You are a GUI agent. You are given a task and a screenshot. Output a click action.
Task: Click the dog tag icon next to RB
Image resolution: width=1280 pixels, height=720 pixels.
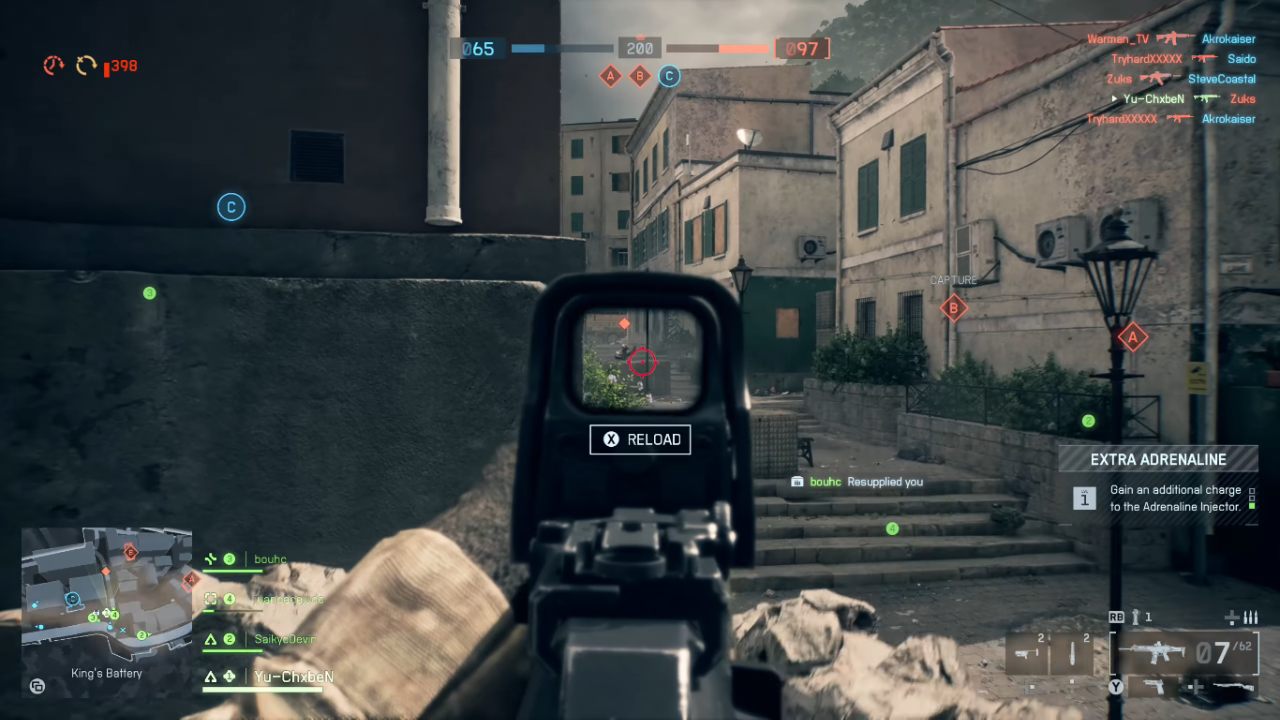tap(1135, 617)
